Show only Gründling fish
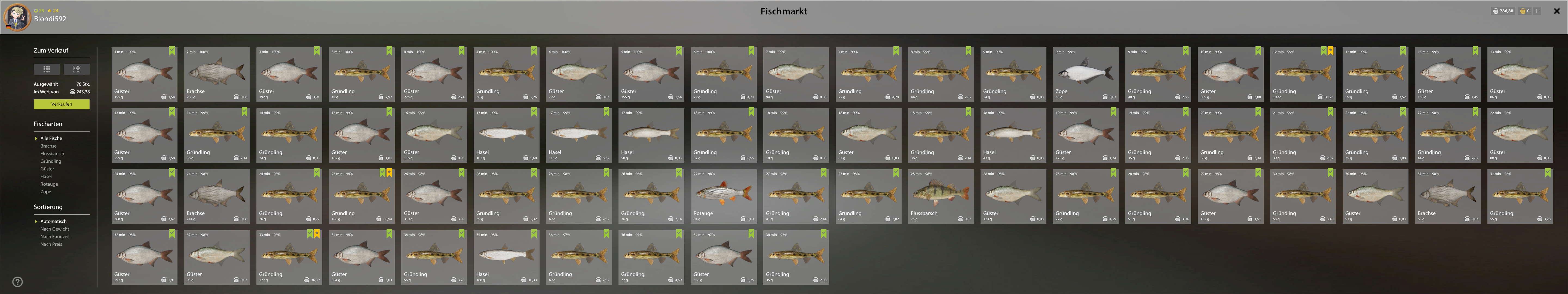This screenshot has width=1568, height=294. point(51,161)
